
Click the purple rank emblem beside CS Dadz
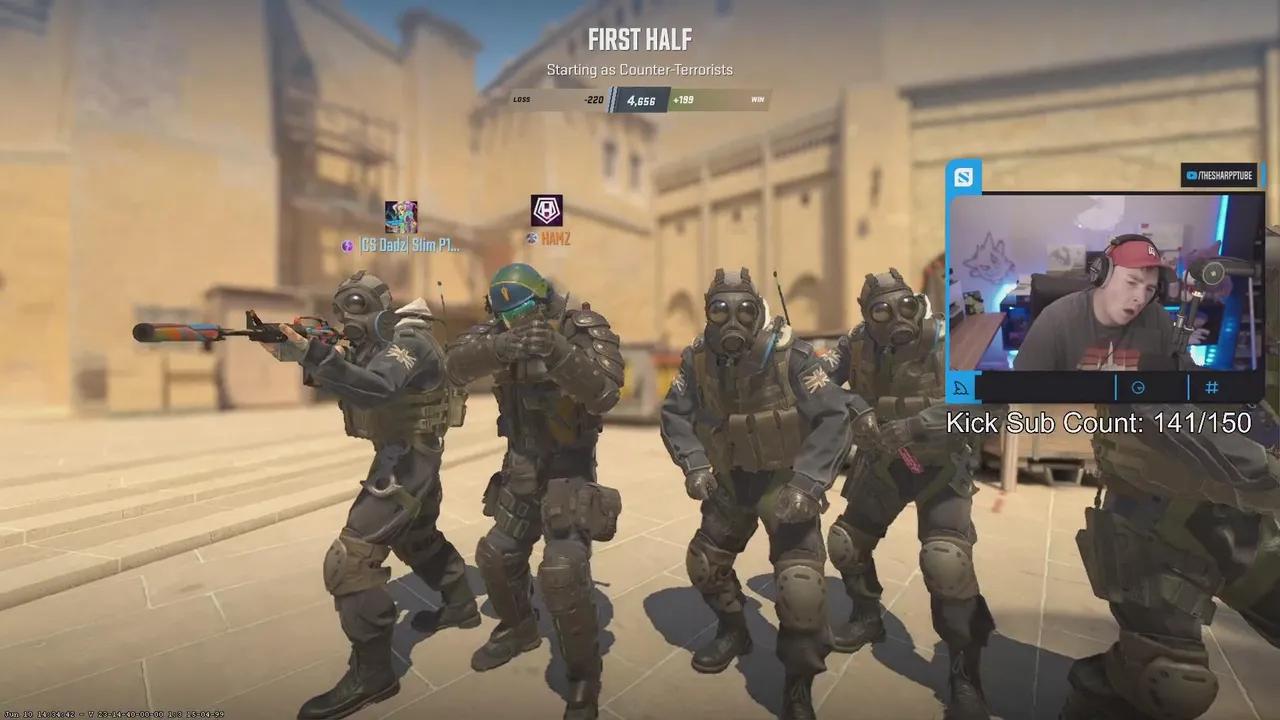click(x=345, y=245)
